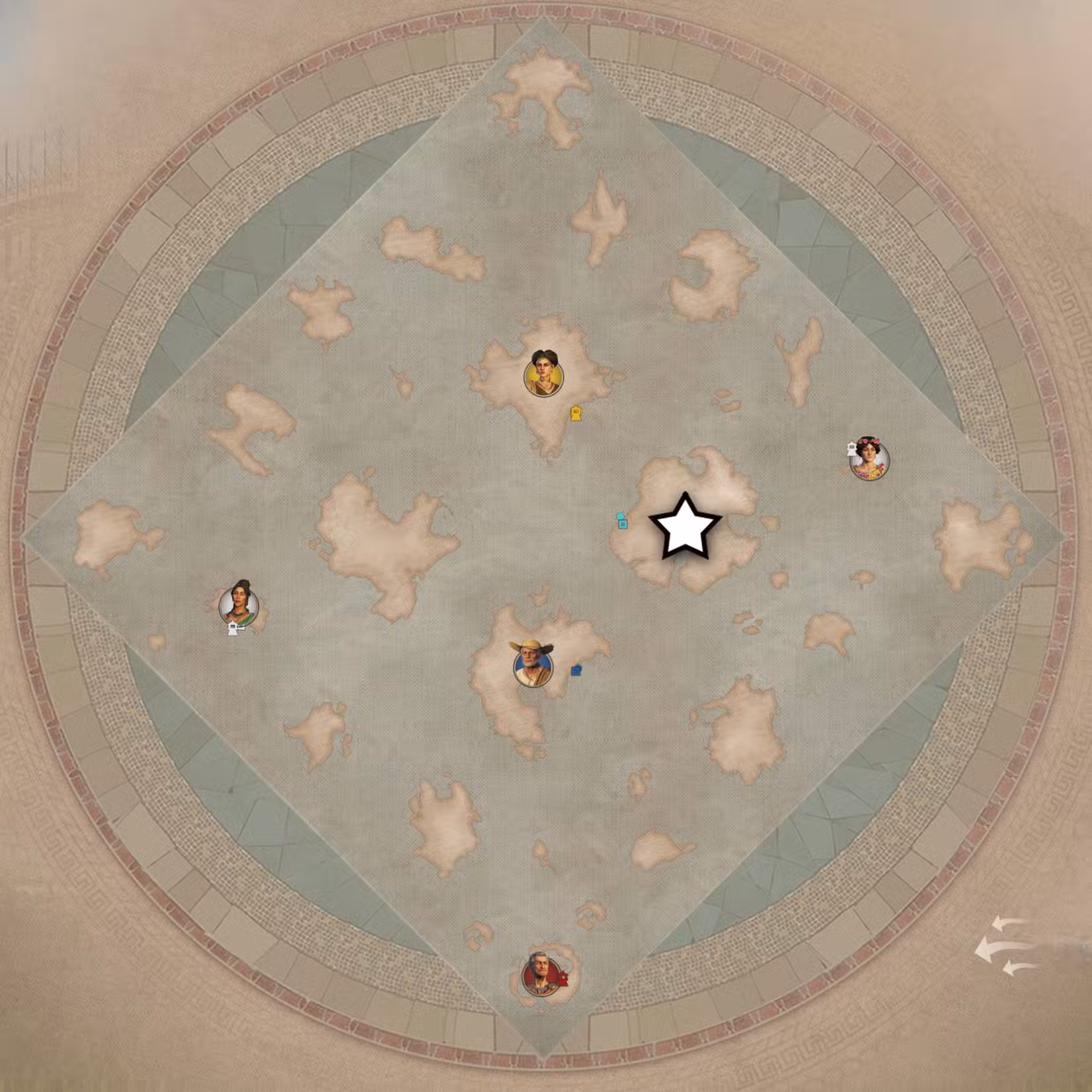Select the blue square marker beside the farmer portrait
Screen dimensions: 1092x1092
pyautogui.click(x=575, y=670)
